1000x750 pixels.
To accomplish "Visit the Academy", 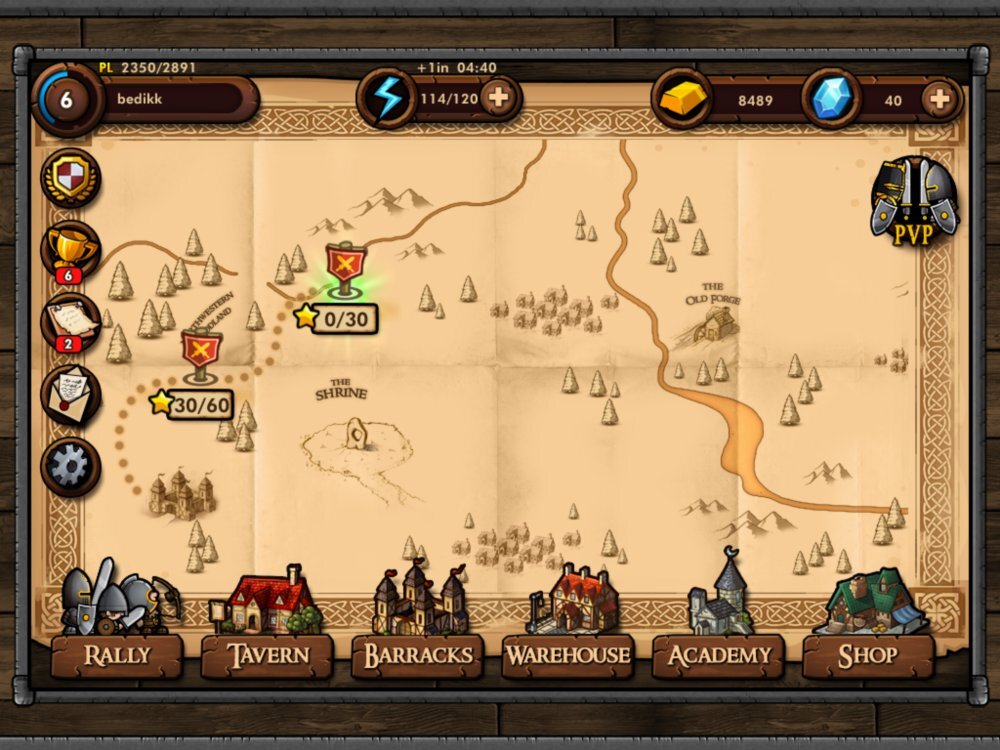I will click(x=718, y=655).
